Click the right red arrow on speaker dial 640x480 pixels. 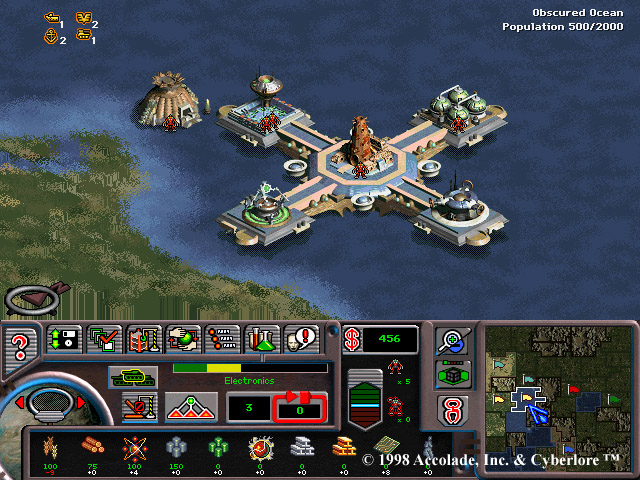(x=81, y=402)
